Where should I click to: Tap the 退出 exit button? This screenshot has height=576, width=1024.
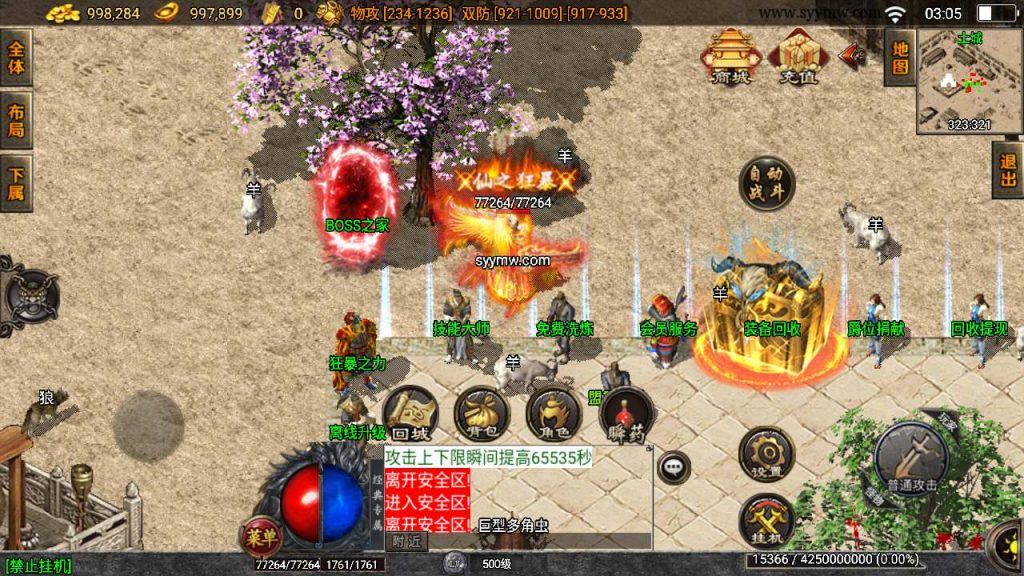[1008, 170]
